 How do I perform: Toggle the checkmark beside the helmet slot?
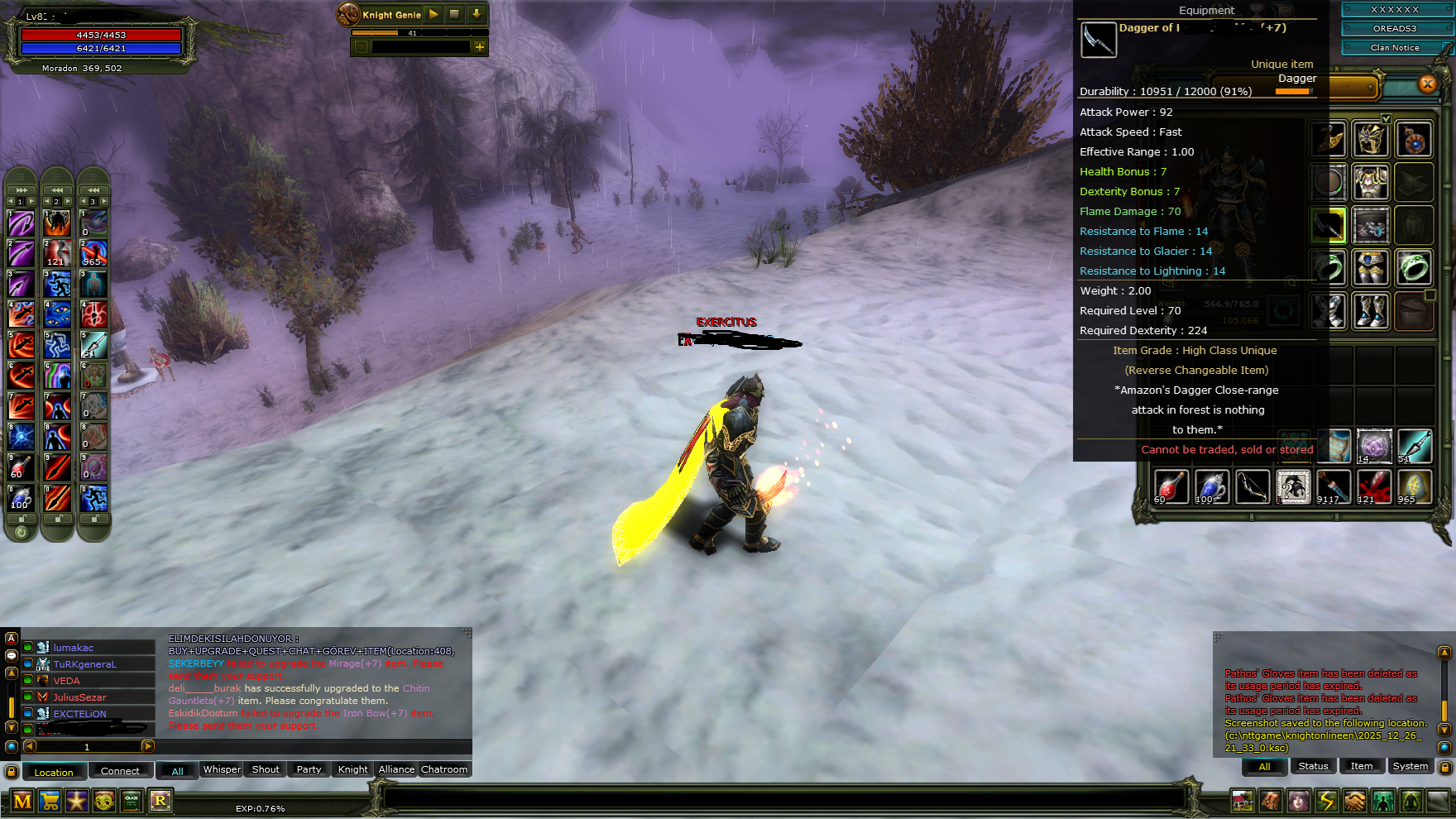click(x=1387, y=117)
